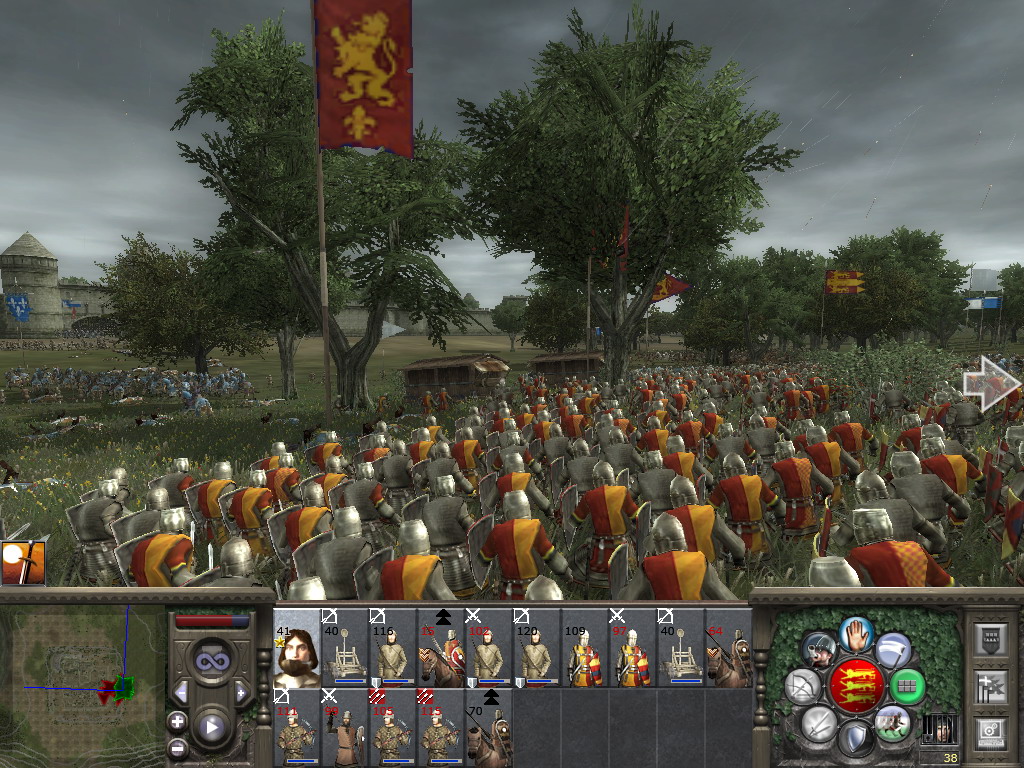The width and height of the screenshot is (1024, 768).
Task: Select the cavalry unit with 70 men
Action: click(489, 727)
